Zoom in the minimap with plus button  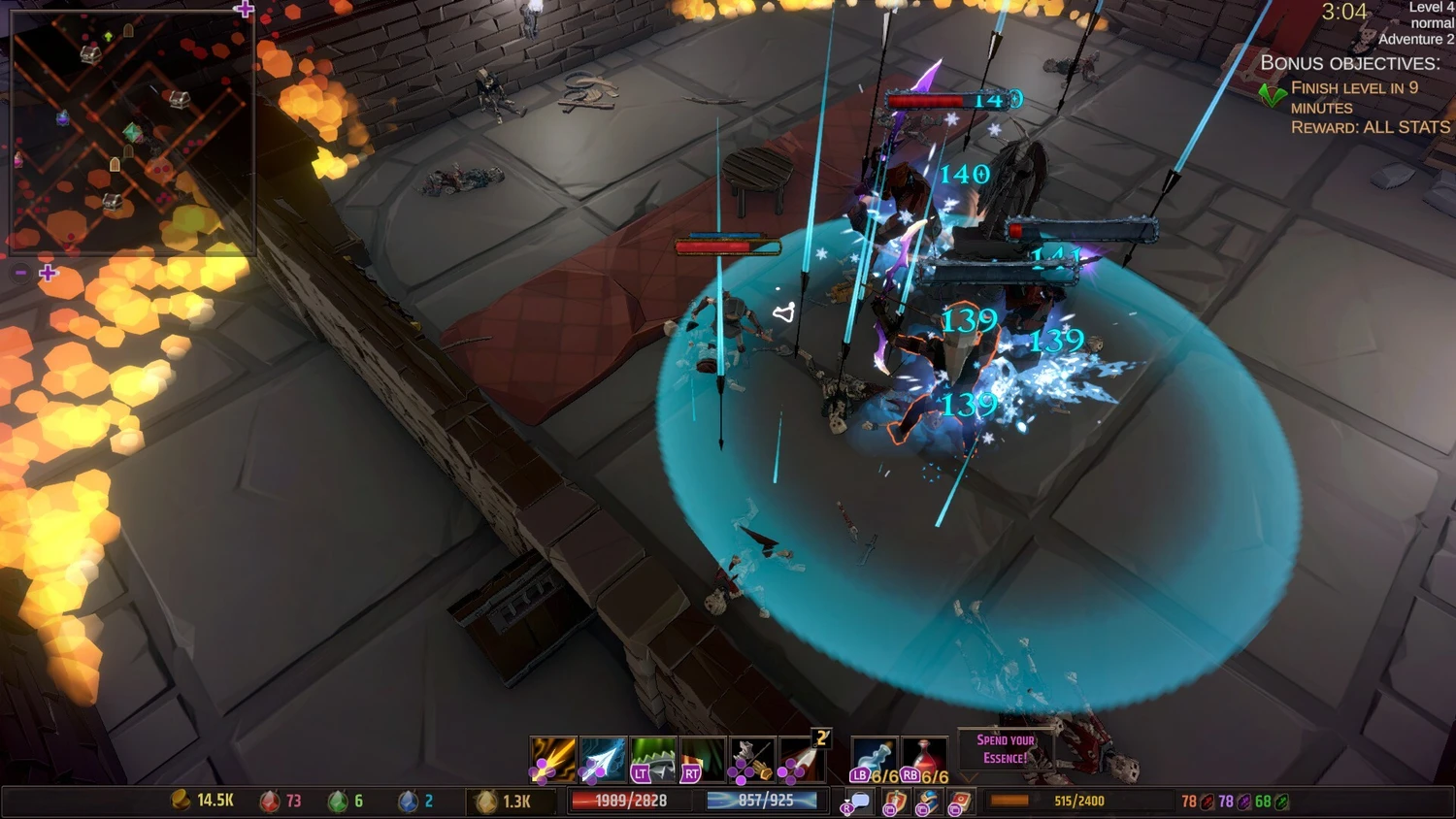47,274
